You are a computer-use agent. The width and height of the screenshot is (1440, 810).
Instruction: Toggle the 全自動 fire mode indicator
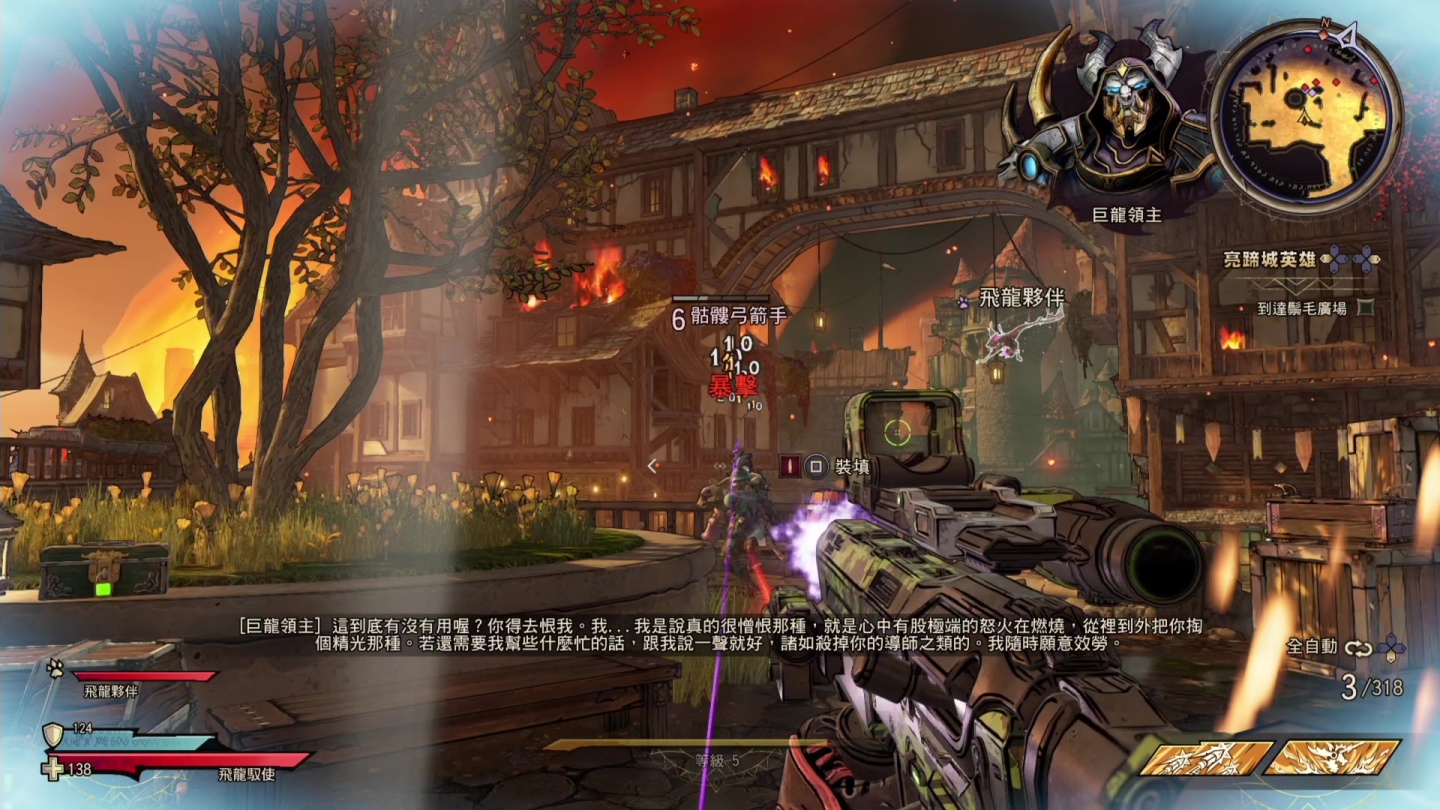pyautogui.click(x=1311, y=646)
